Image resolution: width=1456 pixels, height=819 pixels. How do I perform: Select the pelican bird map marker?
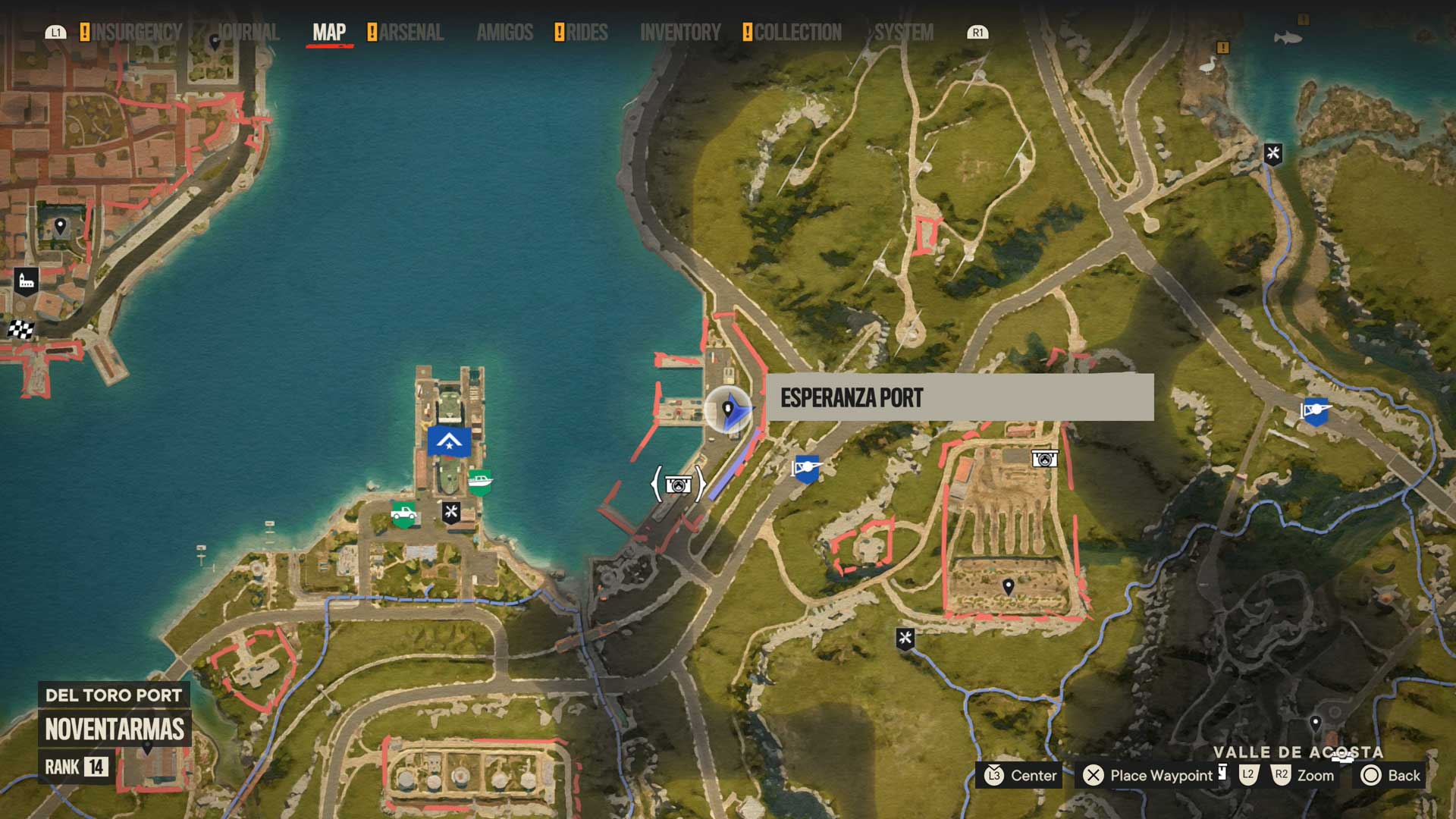1207,66
